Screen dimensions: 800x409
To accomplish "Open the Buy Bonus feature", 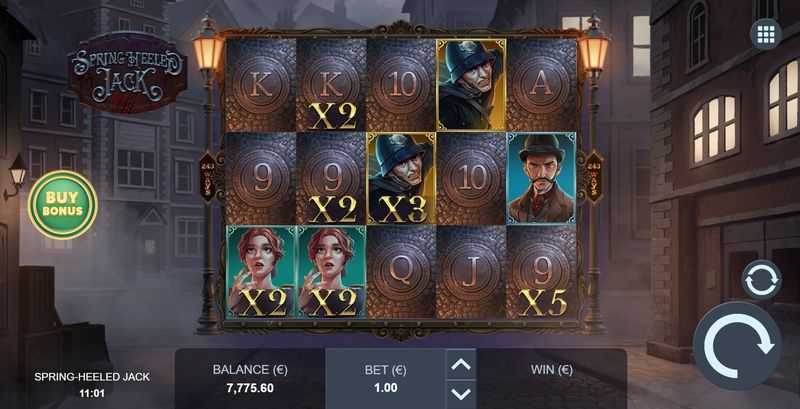I will [x=63, y=204].
